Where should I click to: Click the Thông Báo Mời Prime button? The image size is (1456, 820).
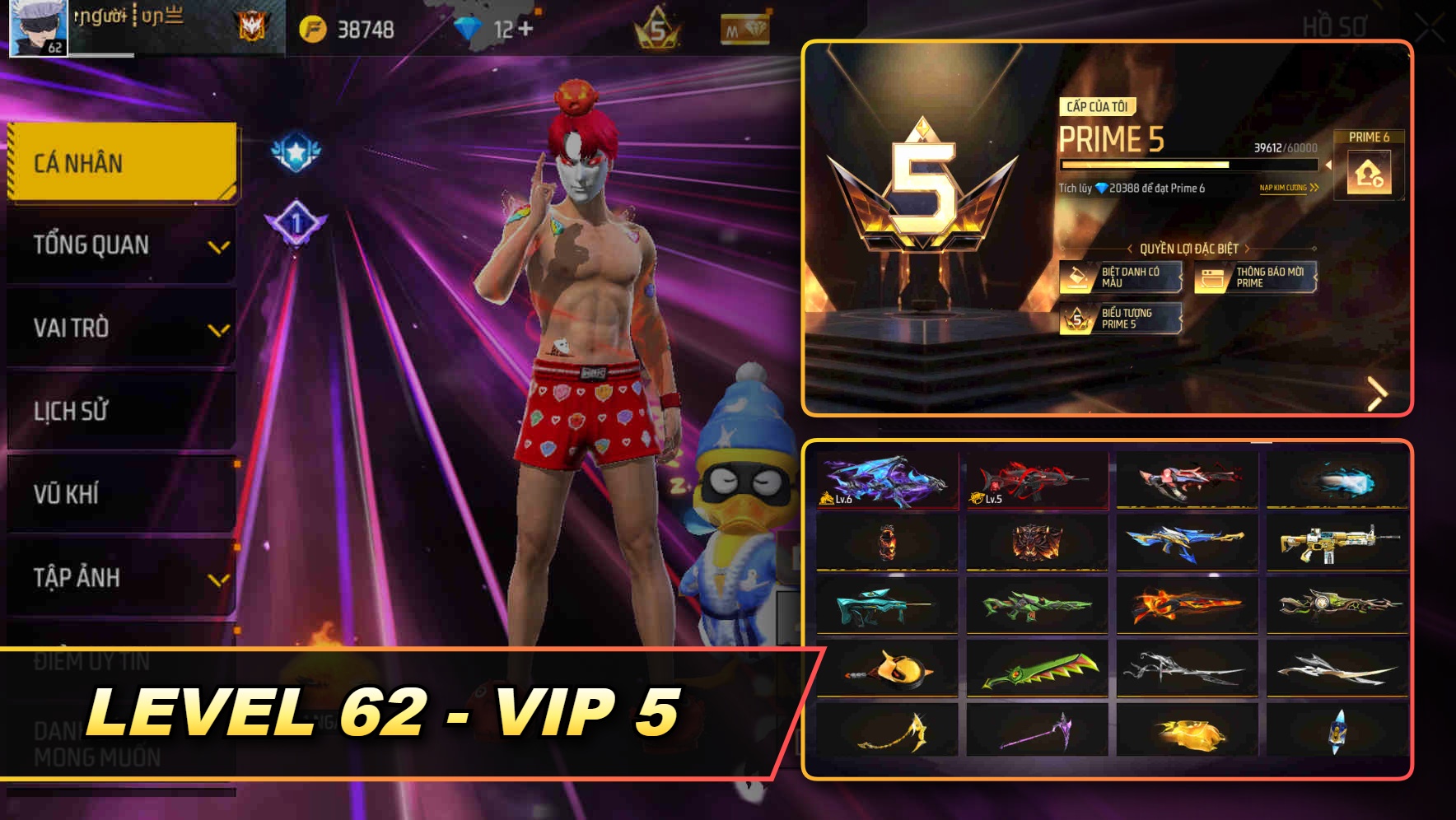(1254, 277)
